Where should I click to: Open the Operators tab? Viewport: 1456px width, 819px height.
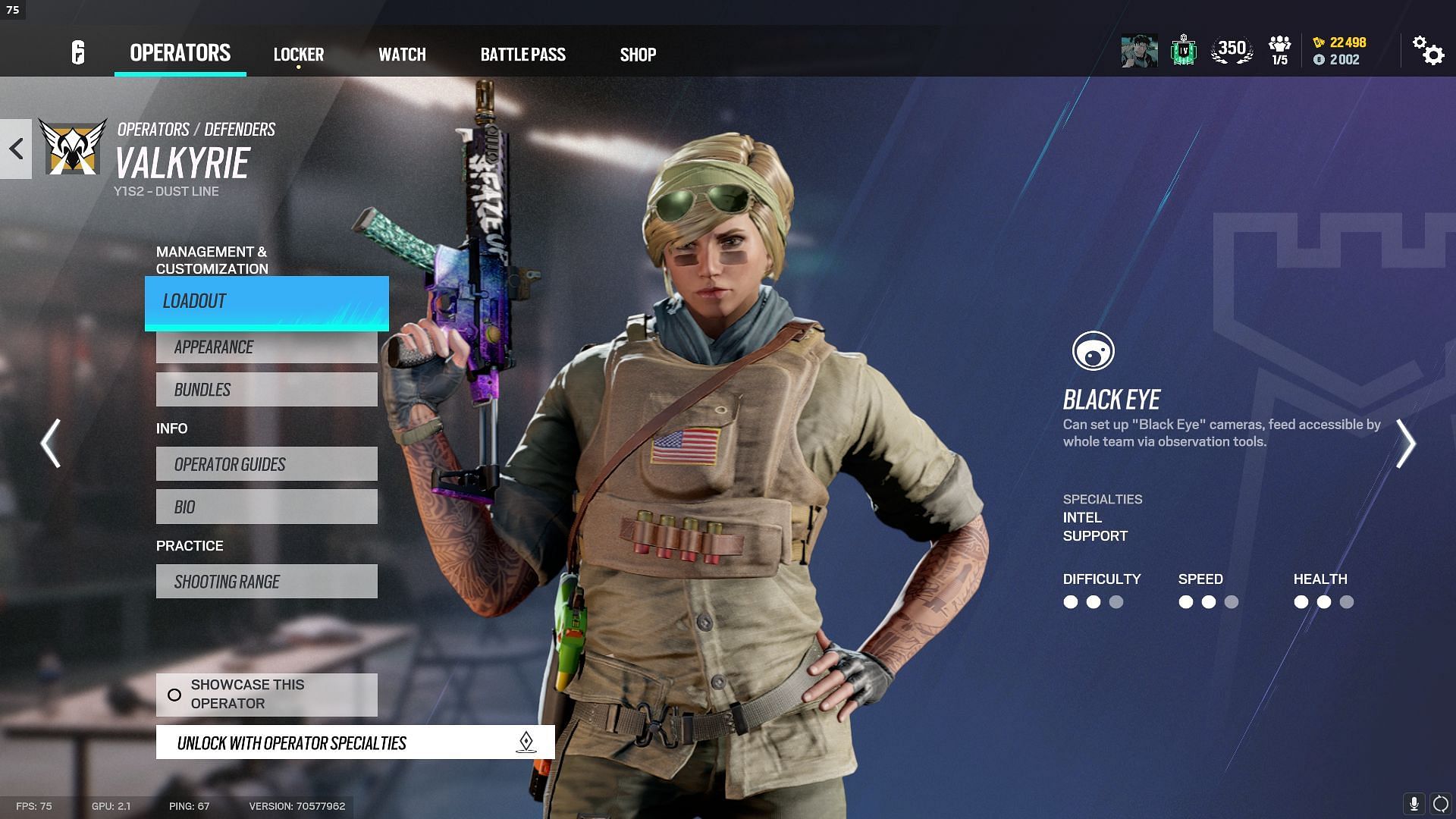click(x=180, y=53)
